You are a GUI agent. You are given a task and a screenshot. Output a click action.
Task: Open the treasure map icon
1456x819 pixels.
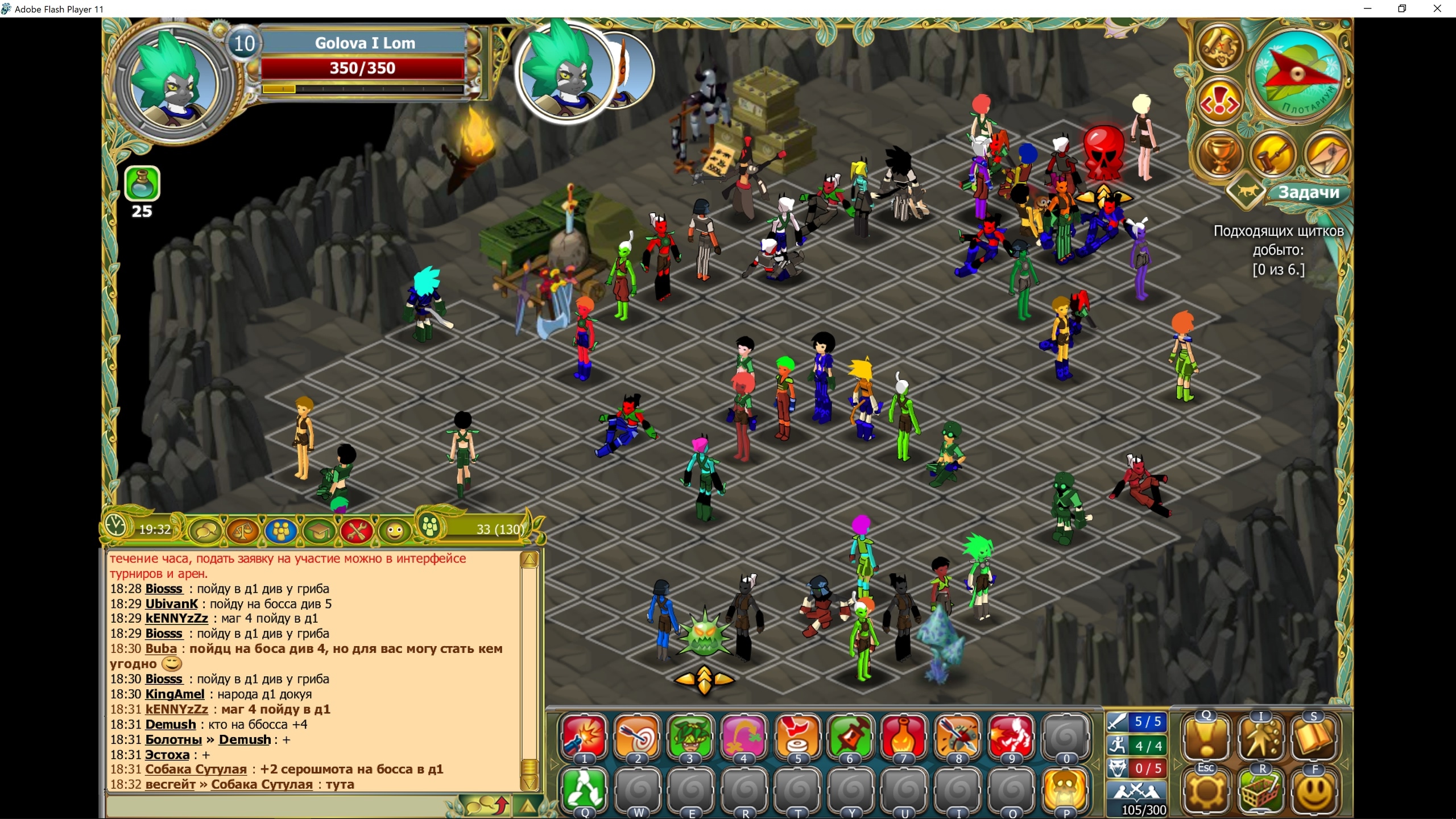(1219, 48)
